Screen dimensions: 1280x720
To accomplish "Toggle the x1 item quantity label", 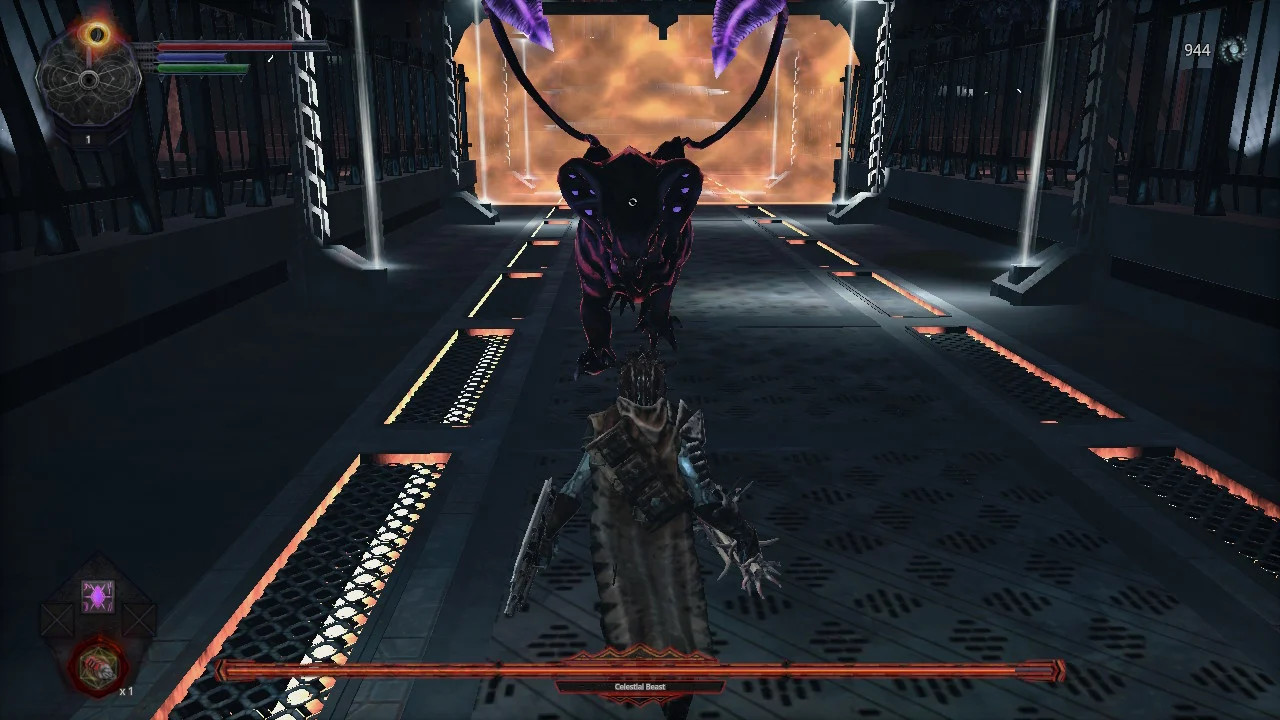I will 127,690.
